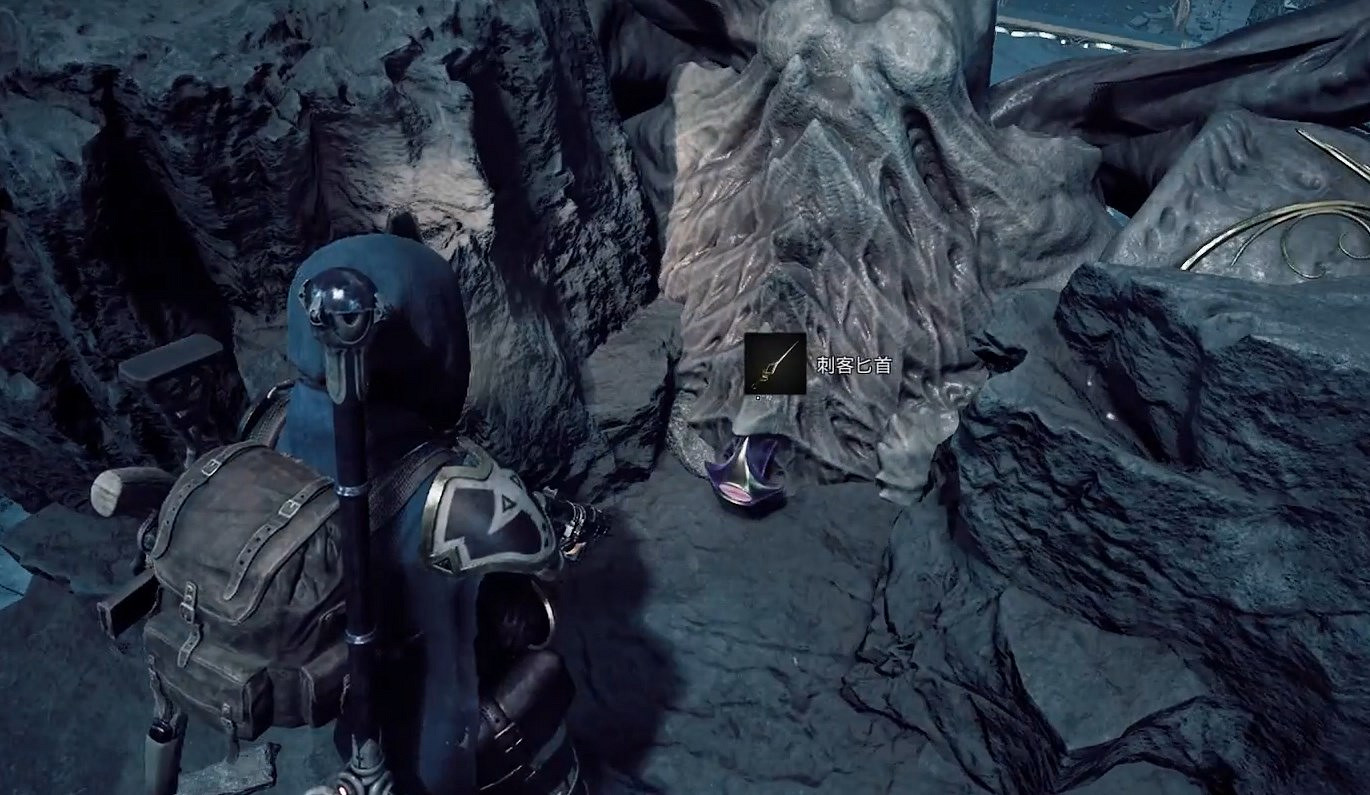Click the pink gem on the dropped dagger
This screenshot has height=795, width=1370.
(x=734, y=492)
